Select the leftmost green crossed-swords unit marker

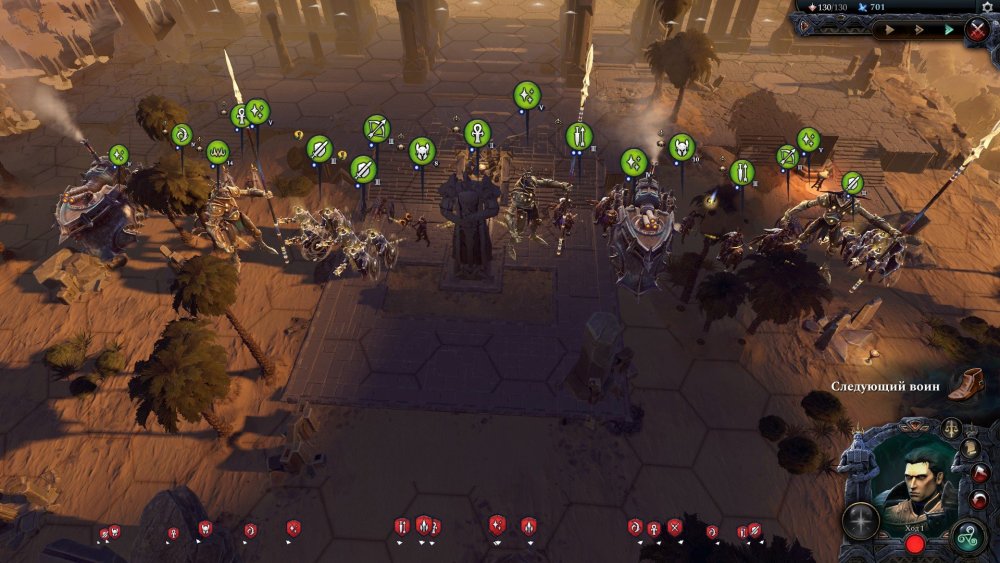tap(119, 155)
